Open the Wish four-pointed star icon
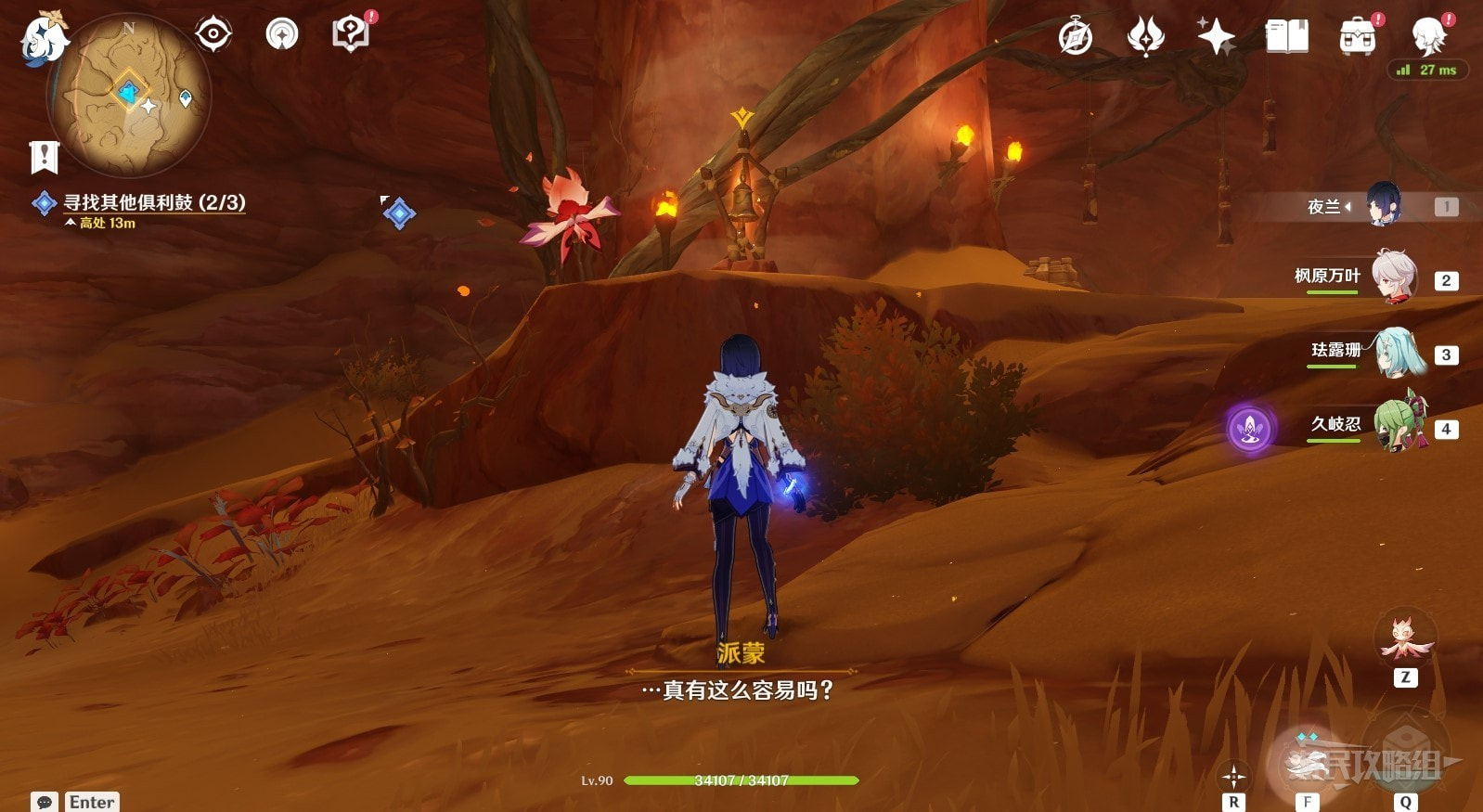Screen dimensions: 1483x812 click(x=1216, y=37)
